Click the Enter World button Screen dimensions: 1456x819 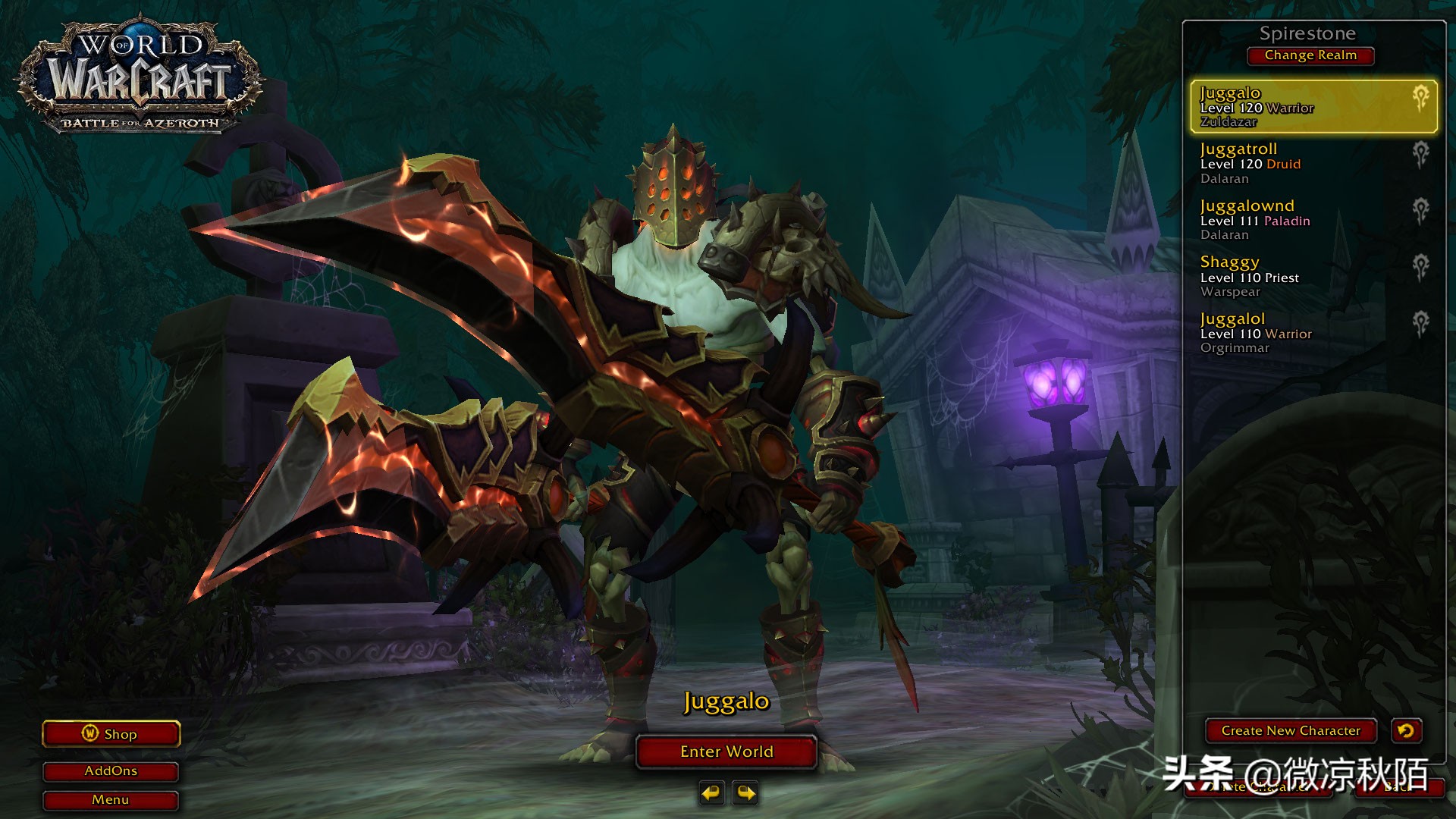(x=726, y=752)
